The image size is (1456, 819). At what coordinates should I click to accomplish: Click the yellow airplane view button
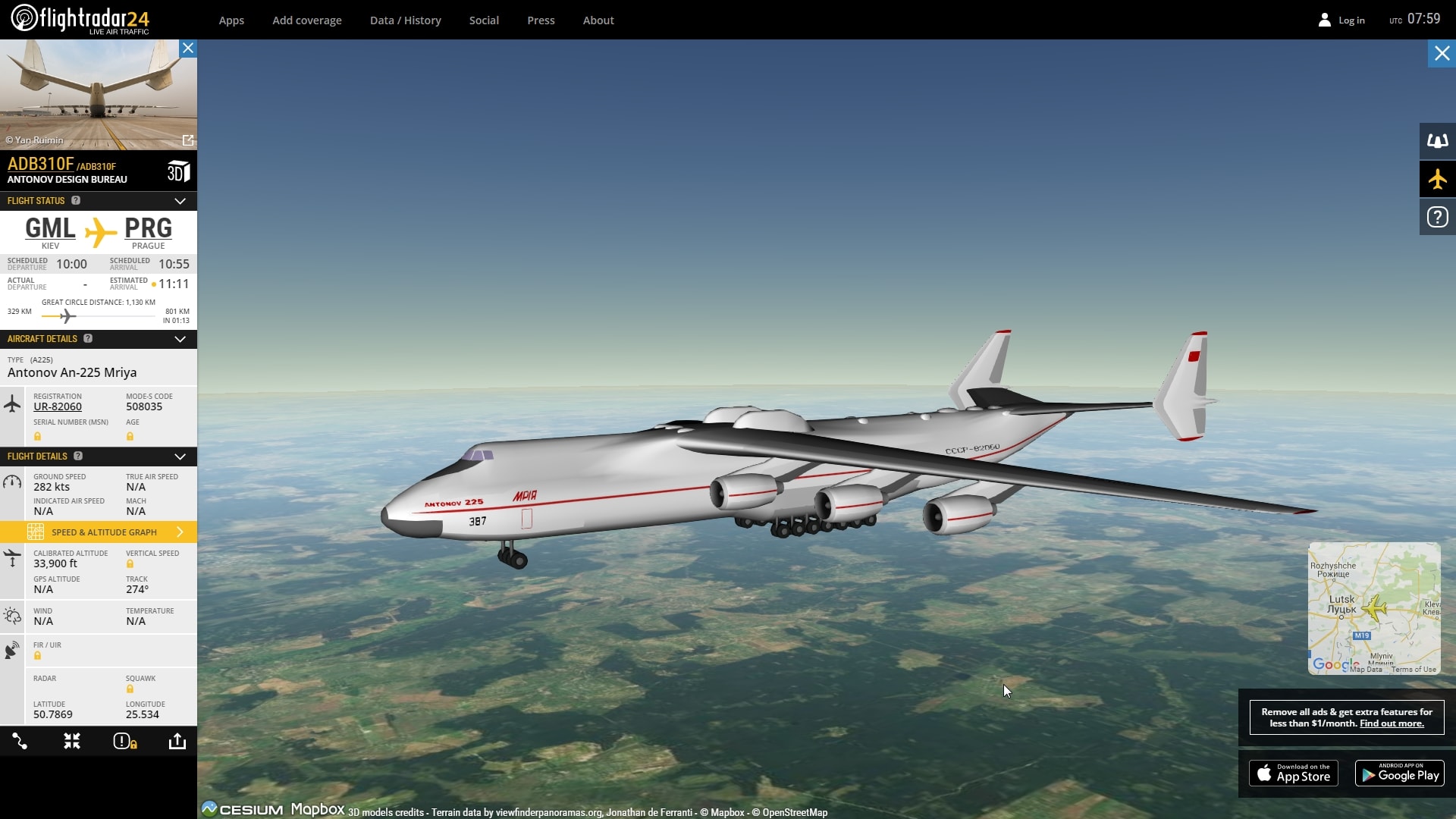(1437, 180)
